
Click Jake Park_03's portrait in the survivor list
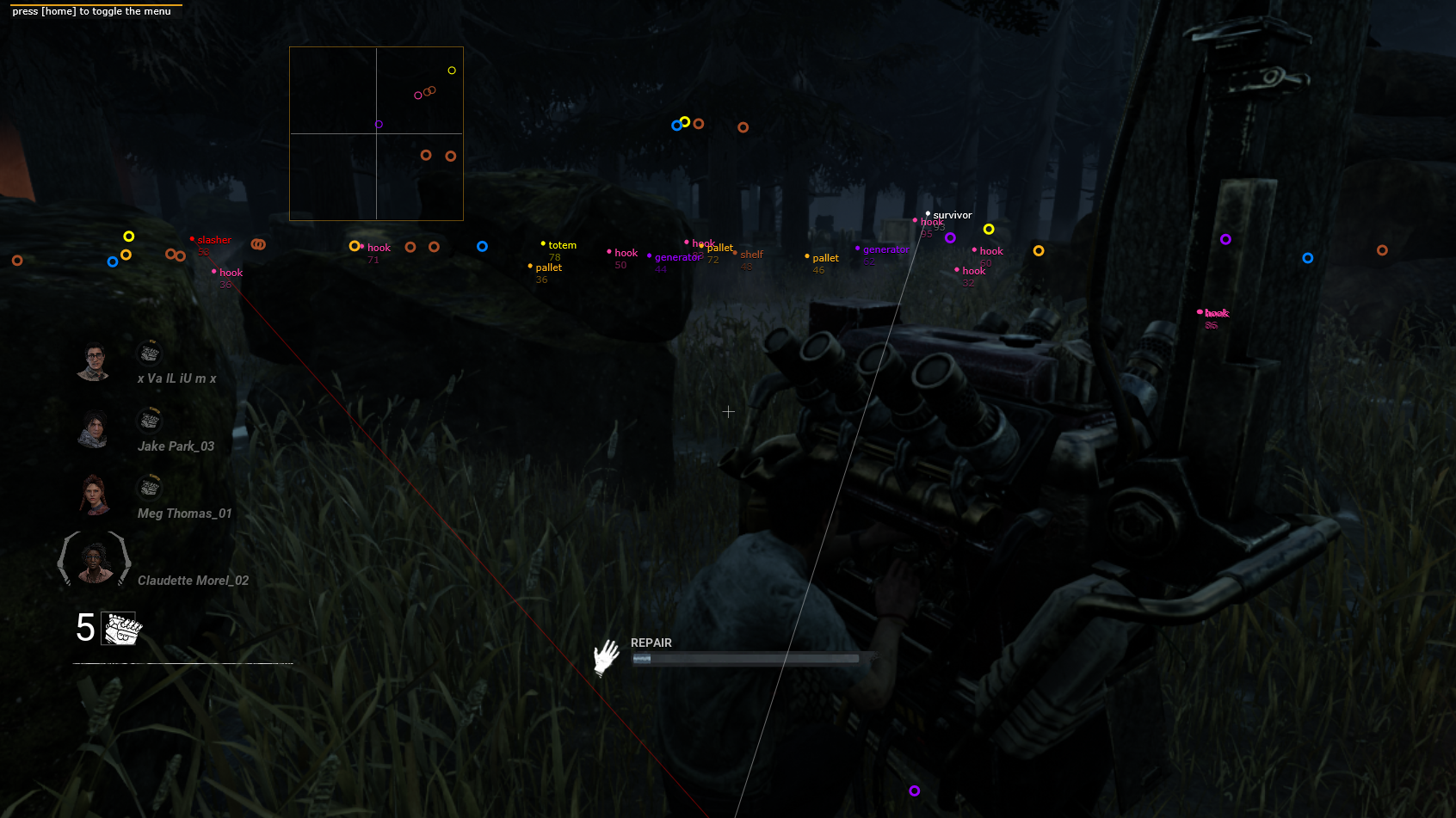93,429
